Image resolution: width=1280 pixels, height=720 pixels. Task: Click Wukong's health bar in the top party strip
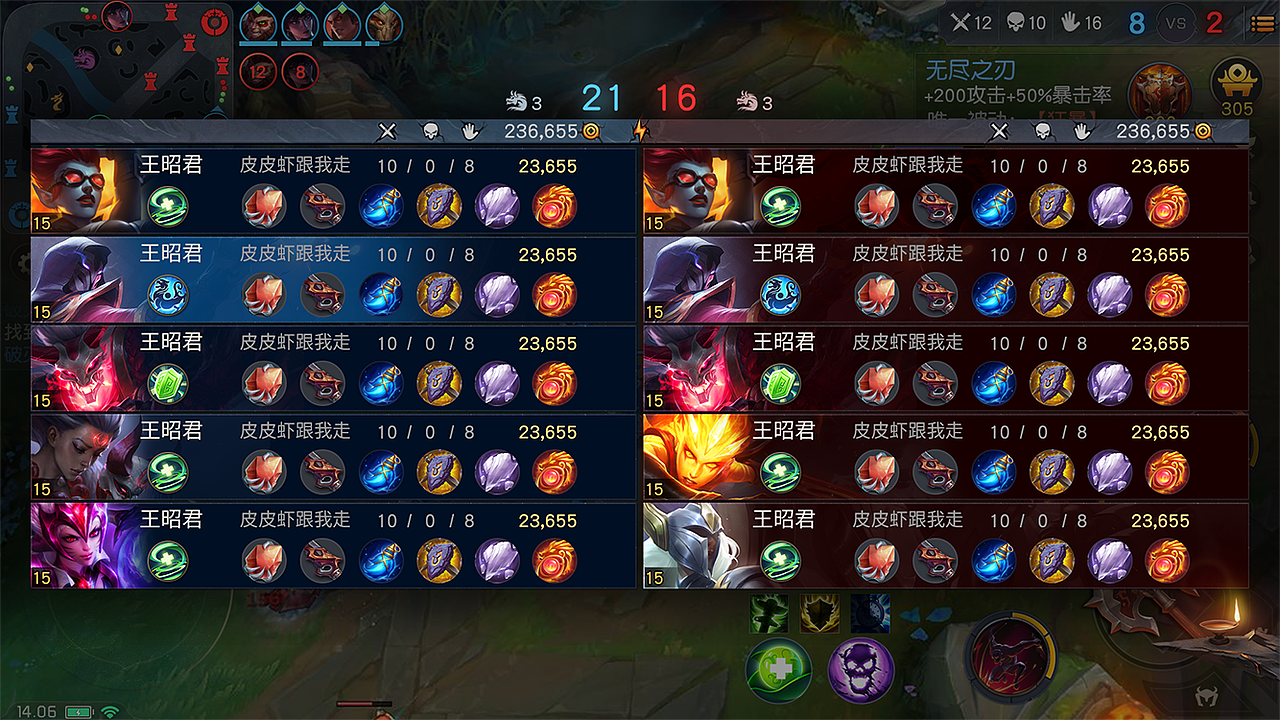pos(258,44)
